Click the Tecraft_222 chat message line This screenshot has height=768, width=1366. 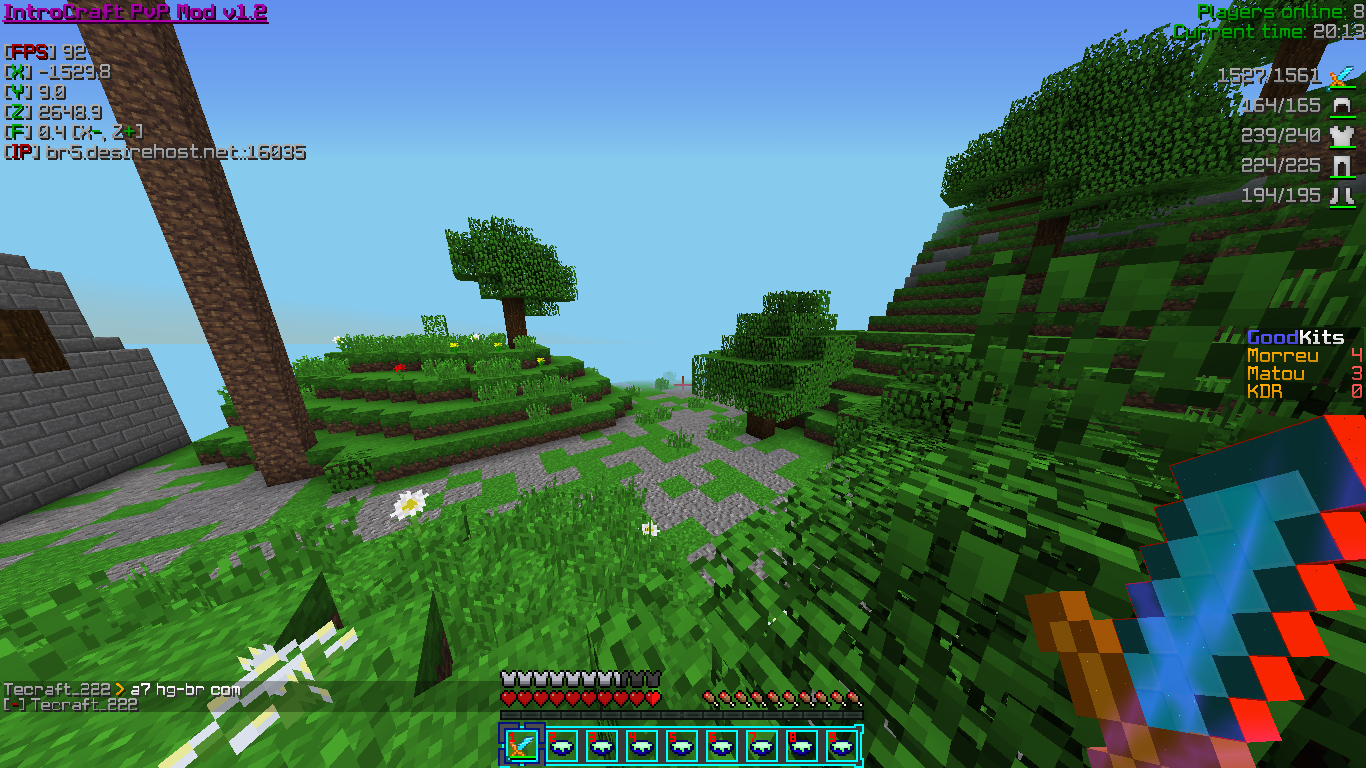pyautogui.click(x=122, y=690)
